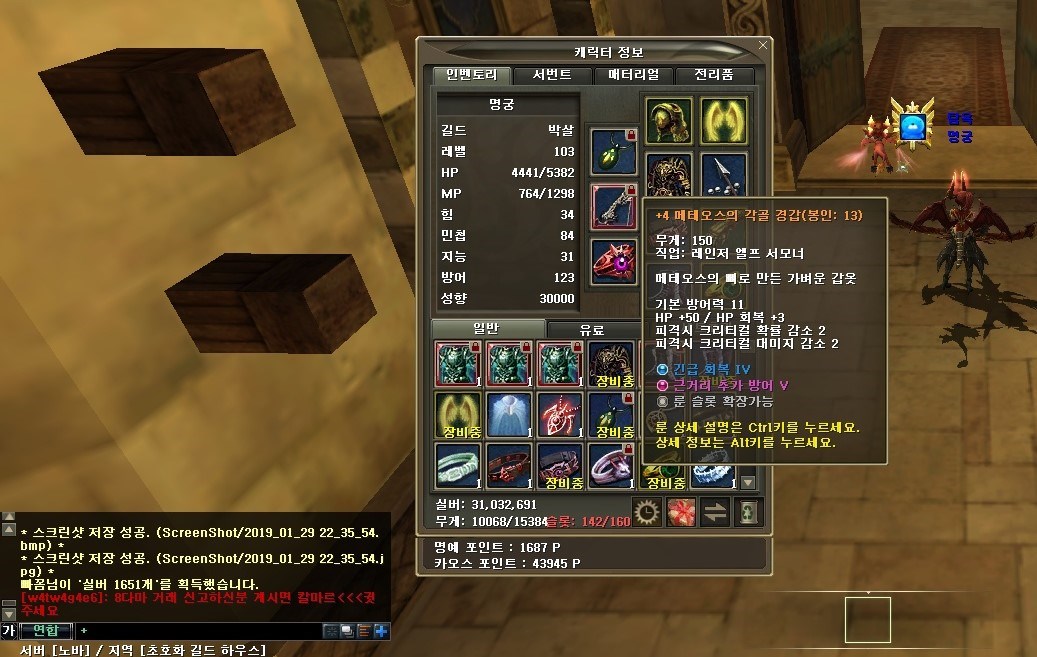Select the 일반 inventory tab

[x=489, y=330]
